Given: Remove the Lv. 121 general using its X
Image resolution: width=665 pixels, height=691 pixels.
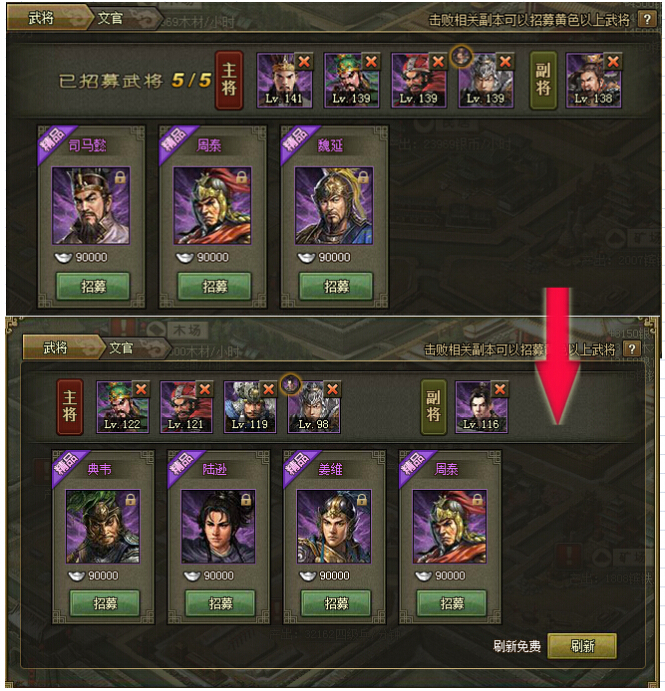Looking at the screenshot, I should [x=205, y=389].
